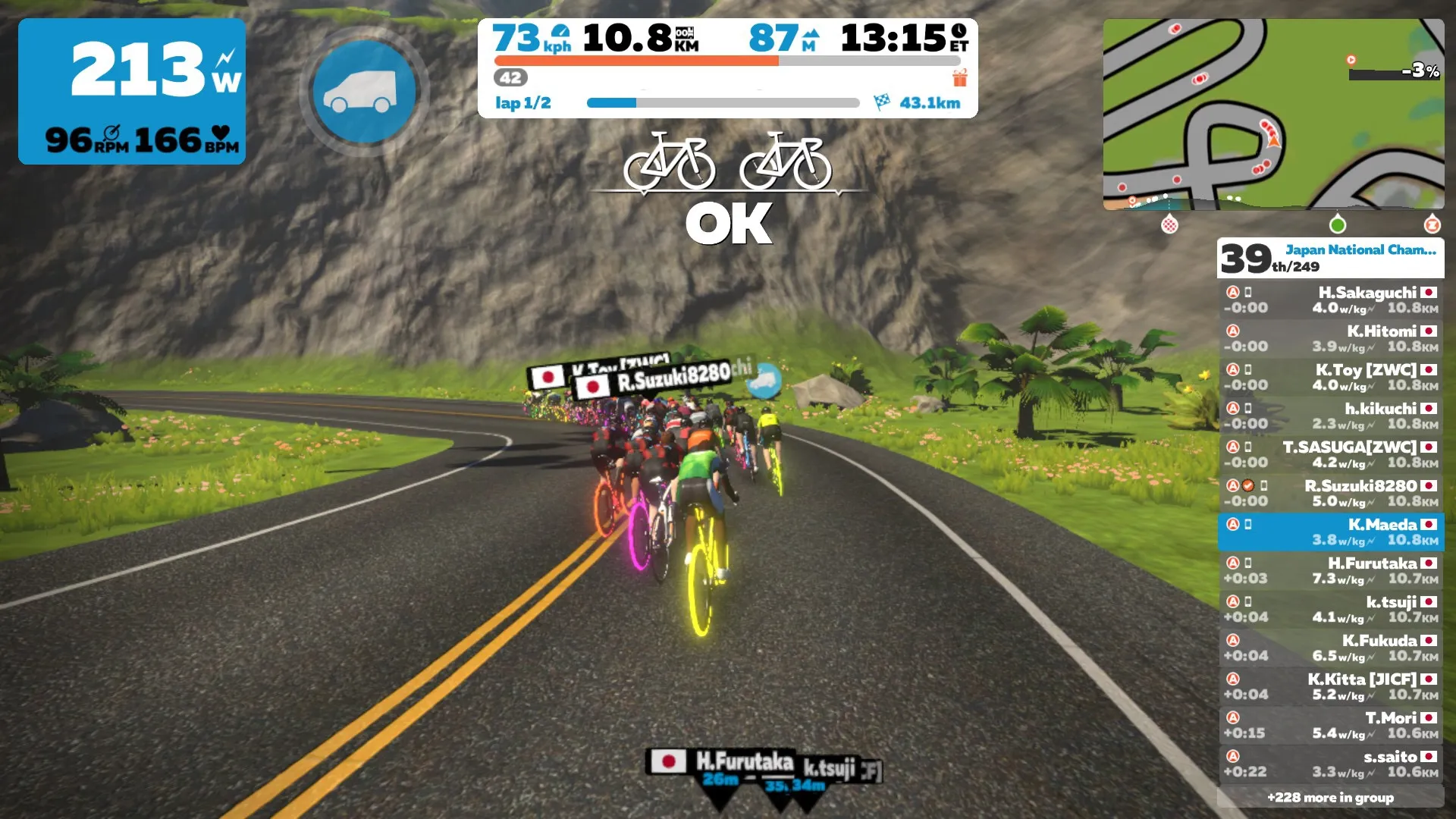1456x819 pixels.
Task: Choose k.tsuji rider row
Action: (x=1330, y=610)
